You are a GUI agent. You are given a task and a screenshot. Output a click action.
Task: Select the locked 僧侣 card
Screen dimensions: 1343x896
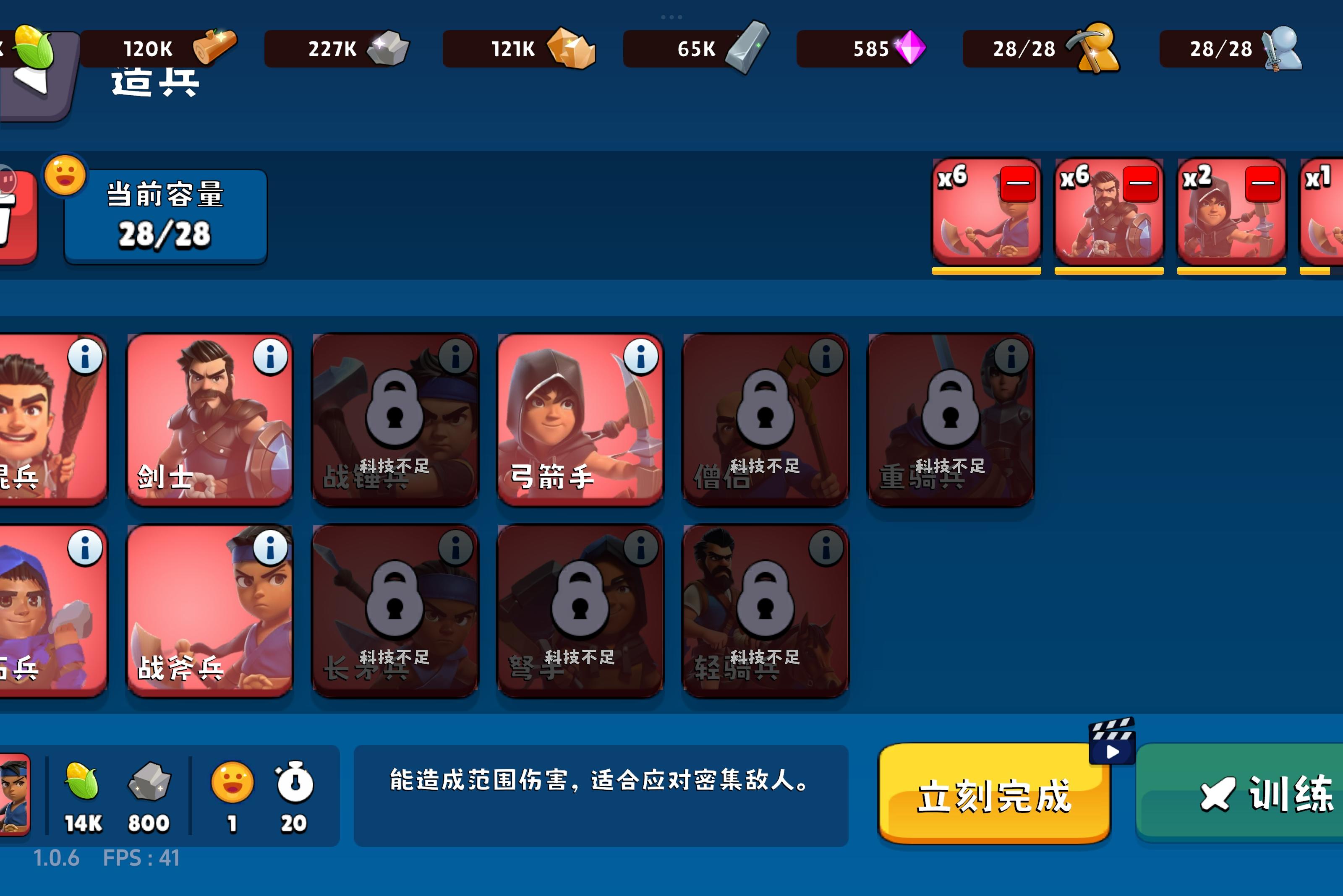click(x=766, y=420)
